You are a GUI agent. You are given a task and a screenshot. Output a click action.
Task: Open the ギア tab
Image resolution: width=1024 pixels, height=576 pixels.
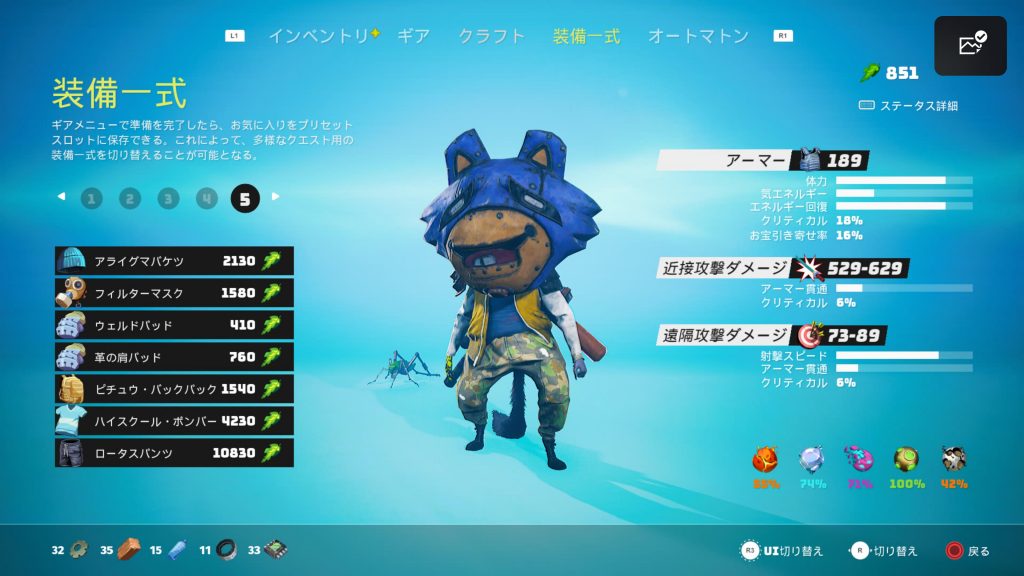pos(413,36)
